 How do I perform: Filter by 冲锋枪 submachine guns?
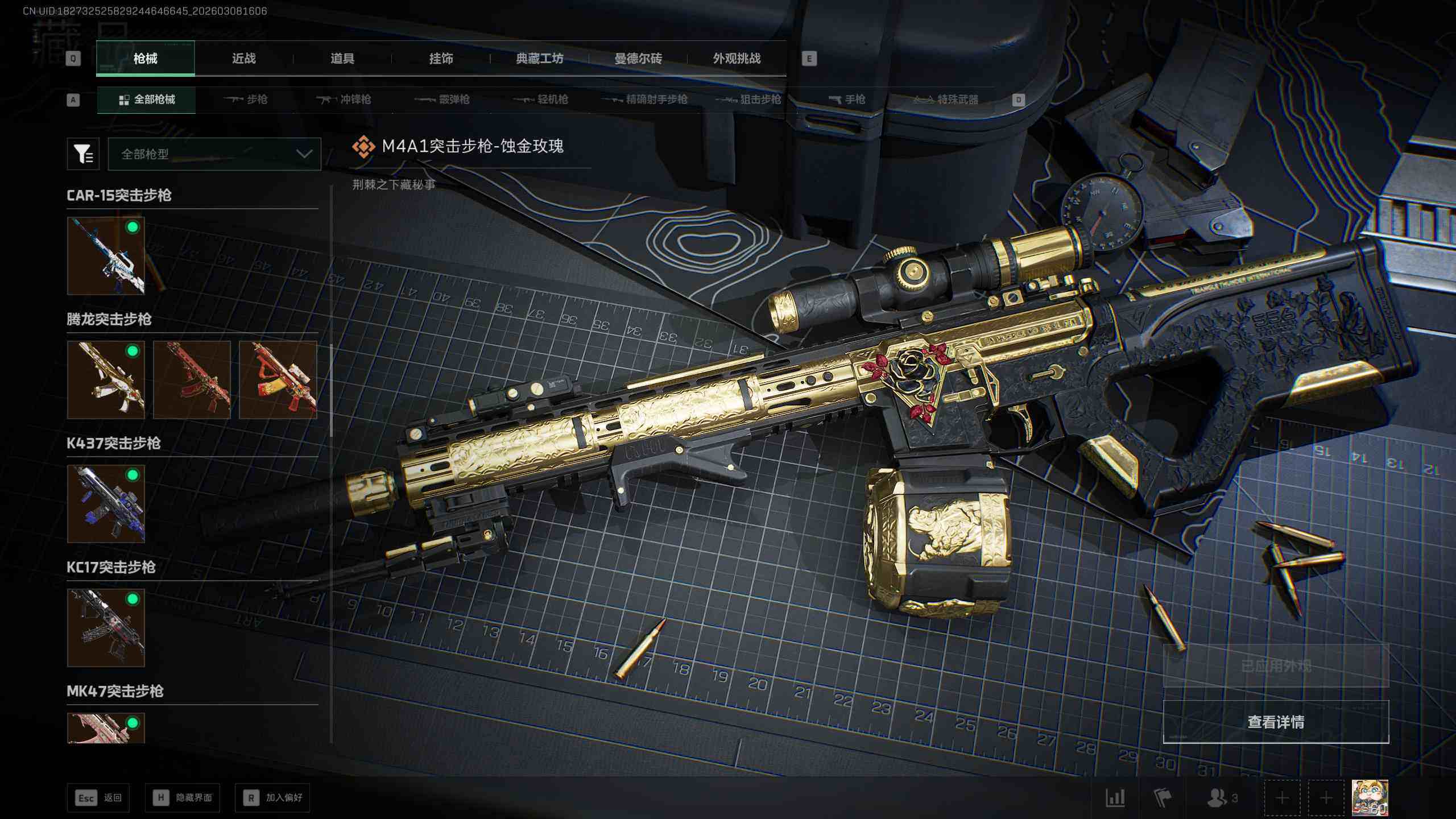pyautogui.click(x=344, y=100)
